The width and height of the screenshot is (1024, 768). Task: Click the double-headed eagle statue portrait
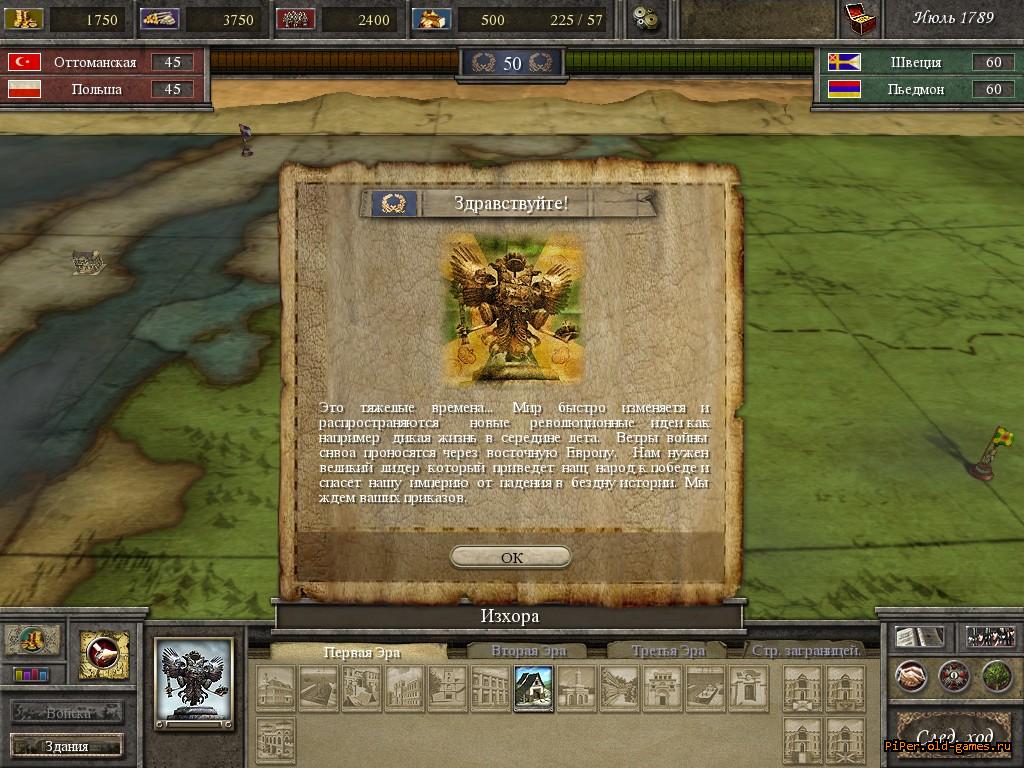(x=195, y=683)
